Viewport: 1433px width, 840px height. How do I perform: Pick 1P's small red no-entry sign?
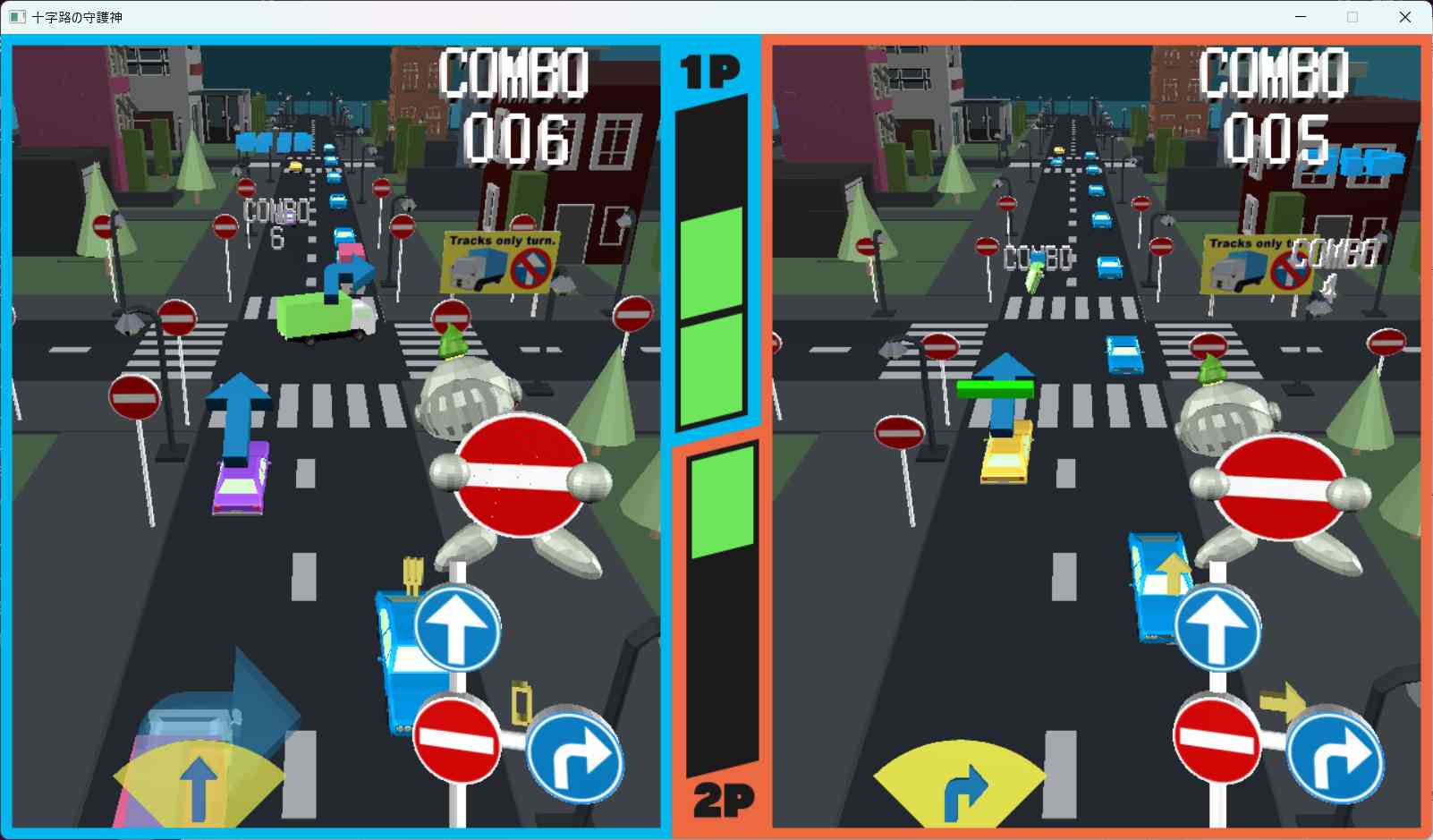[457, 741]
